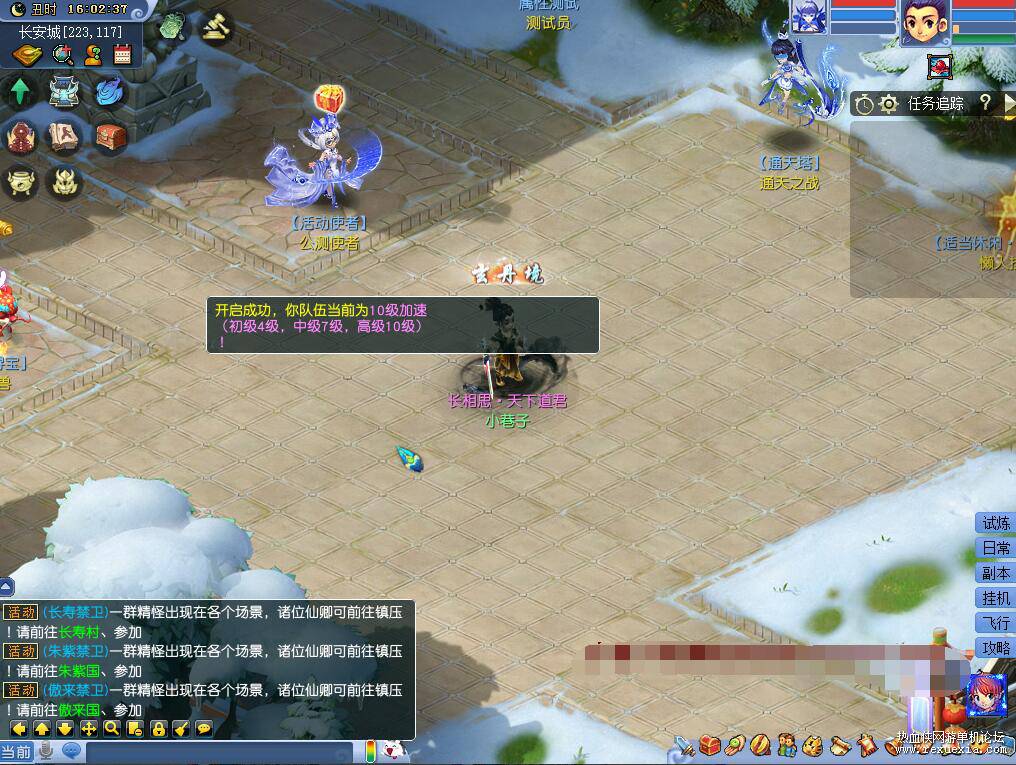Image resolution: width=1016 pixels, height=765 pixels.
Task: Select the 副本 dungeon button
Action: [x=995, y=573]
